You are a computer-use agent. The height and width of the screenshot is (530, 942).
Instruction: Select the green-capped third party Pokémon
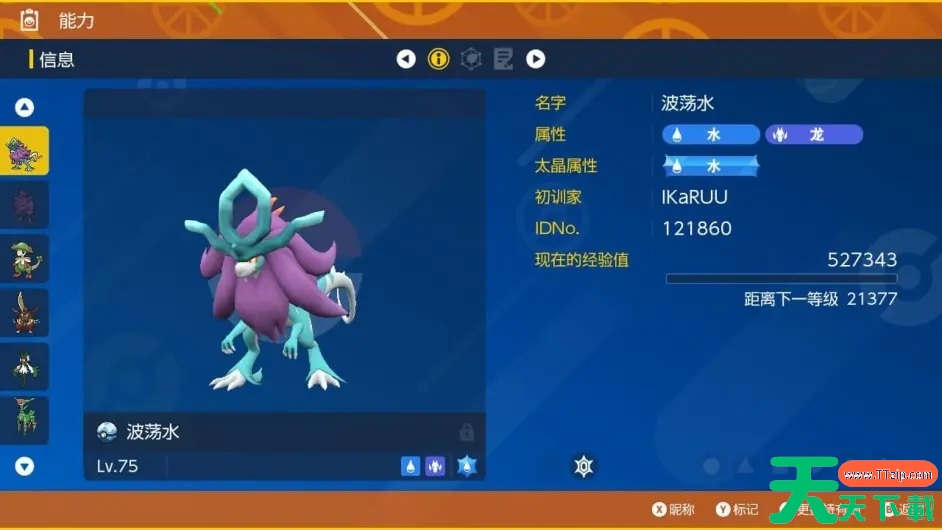pyautogui.click(x=24, y=259)
